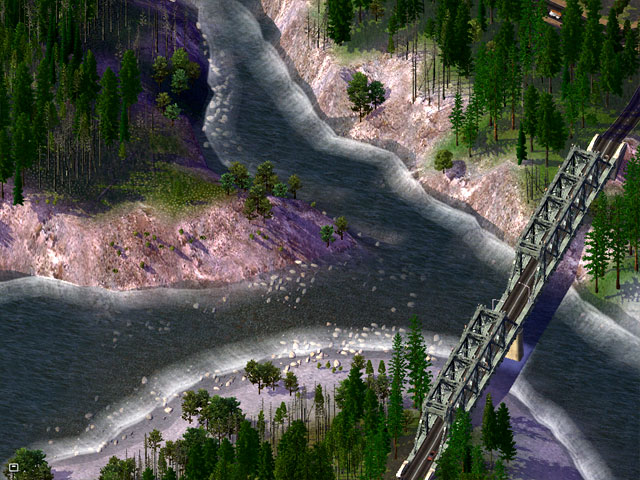This screenshot has height=480, width=640.
Task: Click the small interface toggle icon
Action: click(x=13, y=467)
